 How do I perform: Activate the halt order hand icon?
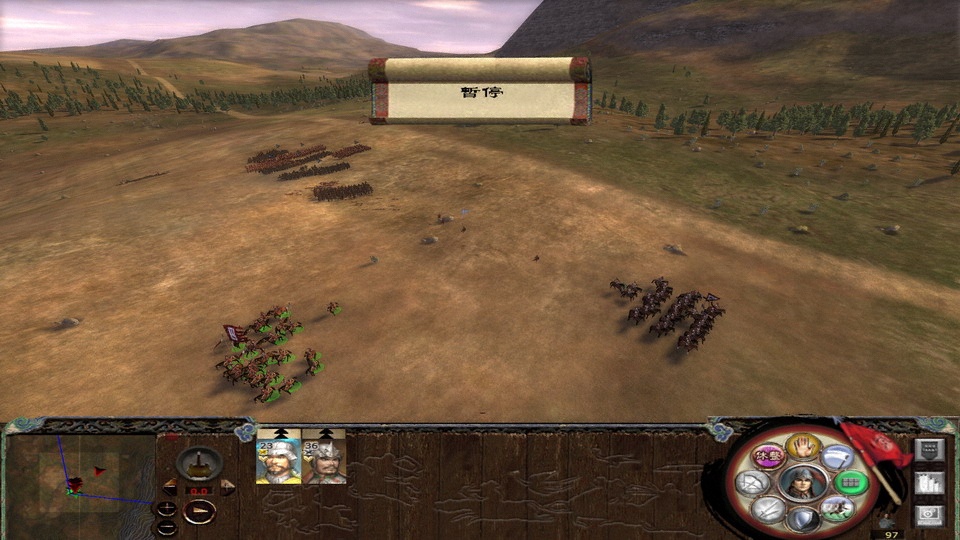(x=801, y=446)
